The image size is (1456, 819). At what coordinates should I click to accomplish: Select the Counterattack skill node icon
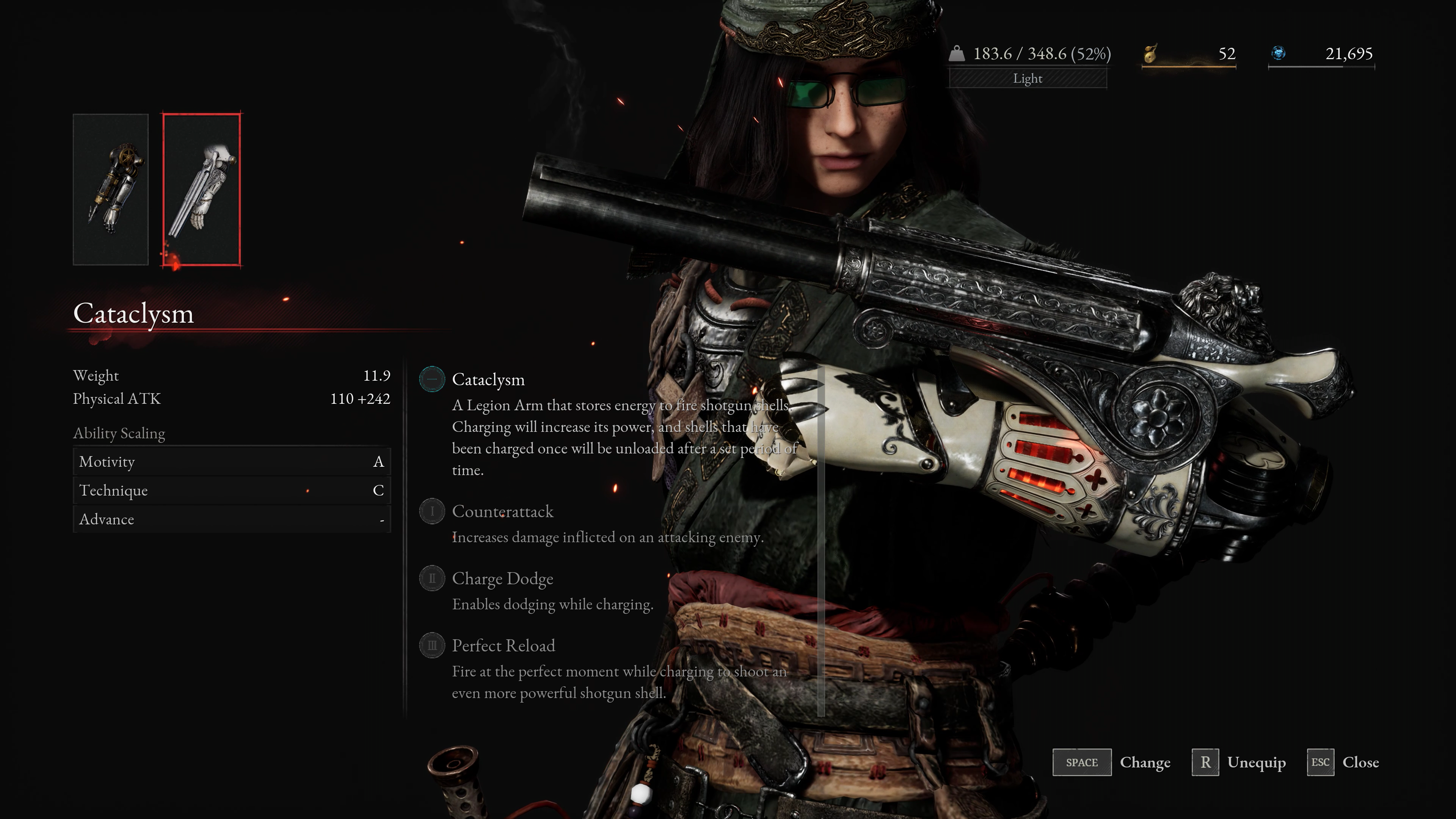pos(432,511)
